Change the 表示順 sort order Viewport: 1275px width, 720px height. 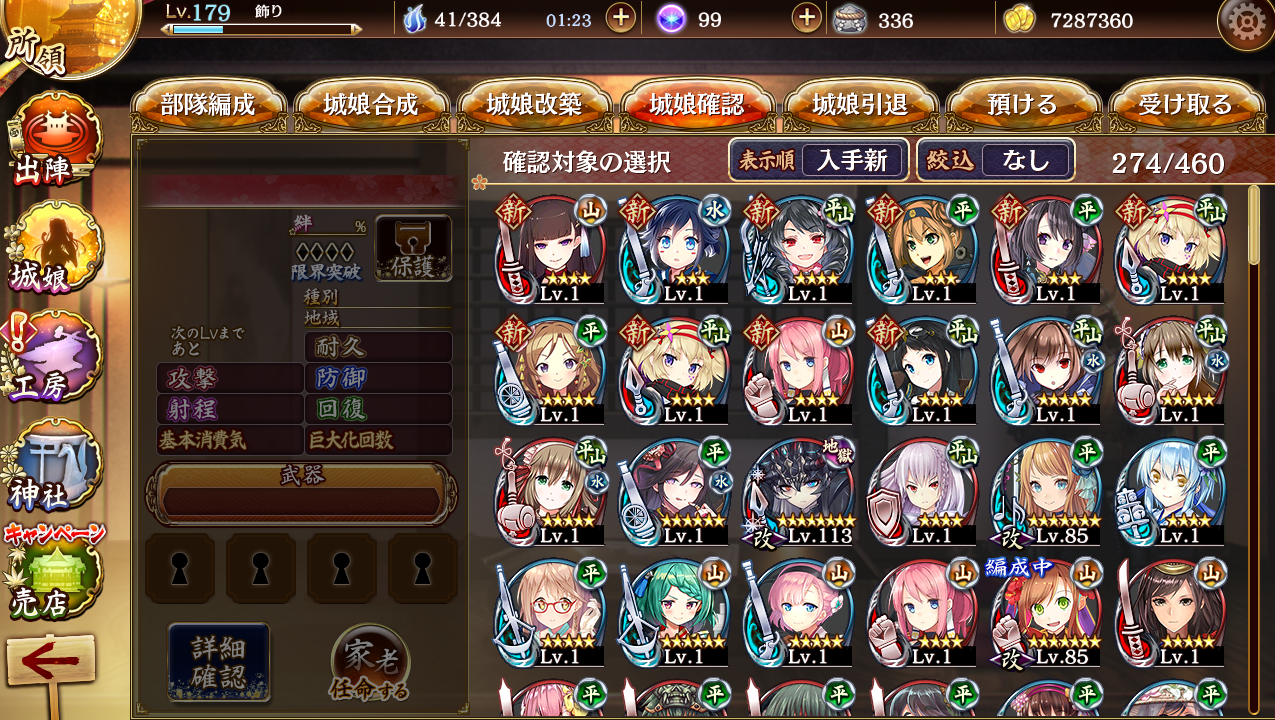point(818,160)
